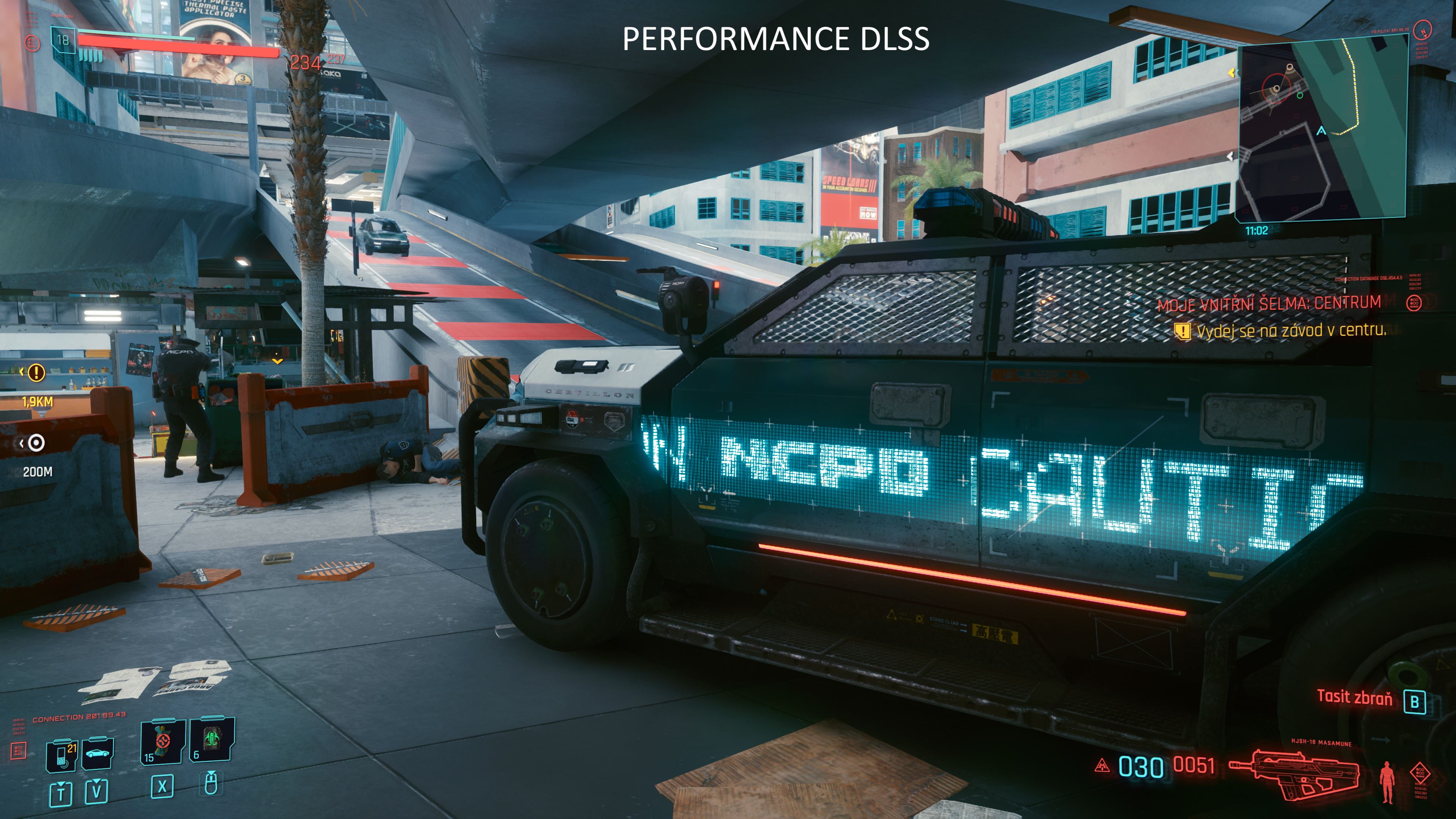Select the yellow exclamation quest marker 1,9KM
Screen dimensions: 1456x819
36,372
